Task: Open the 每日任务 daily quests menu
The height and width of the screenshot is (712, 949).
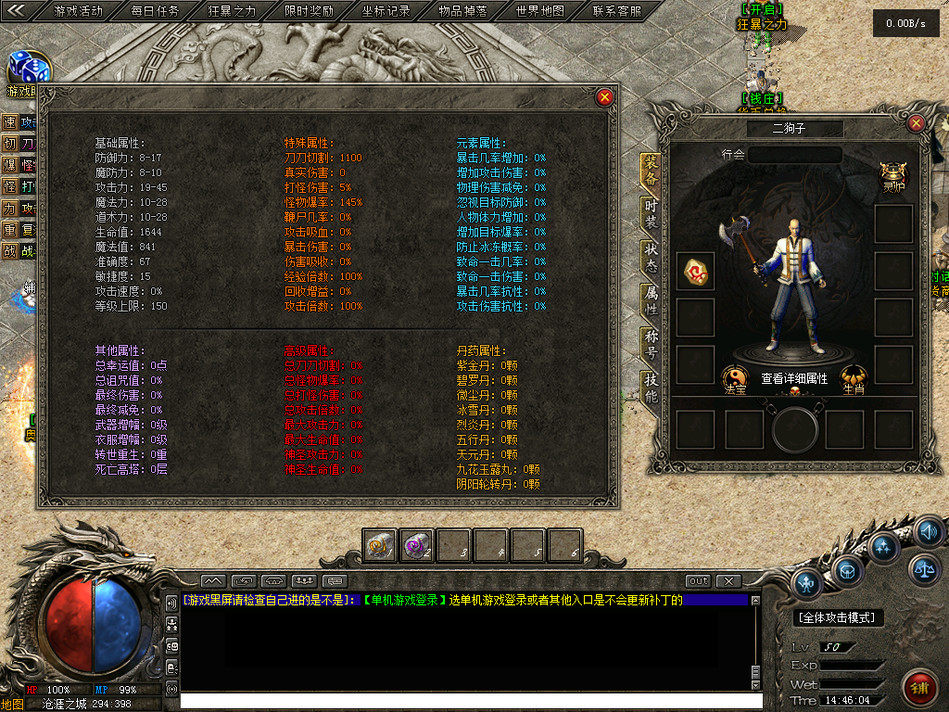Action: pyautogui.click(x=155, y=11)
